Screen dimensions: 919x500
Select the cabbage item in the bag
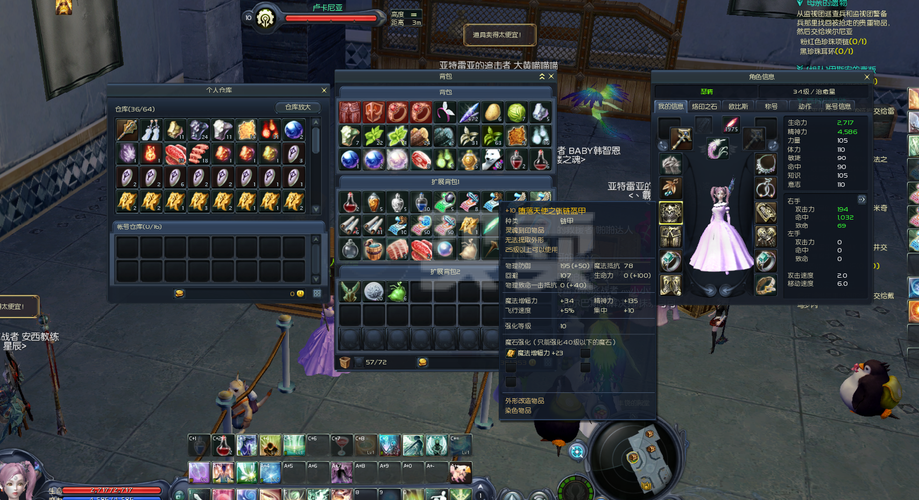click(x=516, y=112)
